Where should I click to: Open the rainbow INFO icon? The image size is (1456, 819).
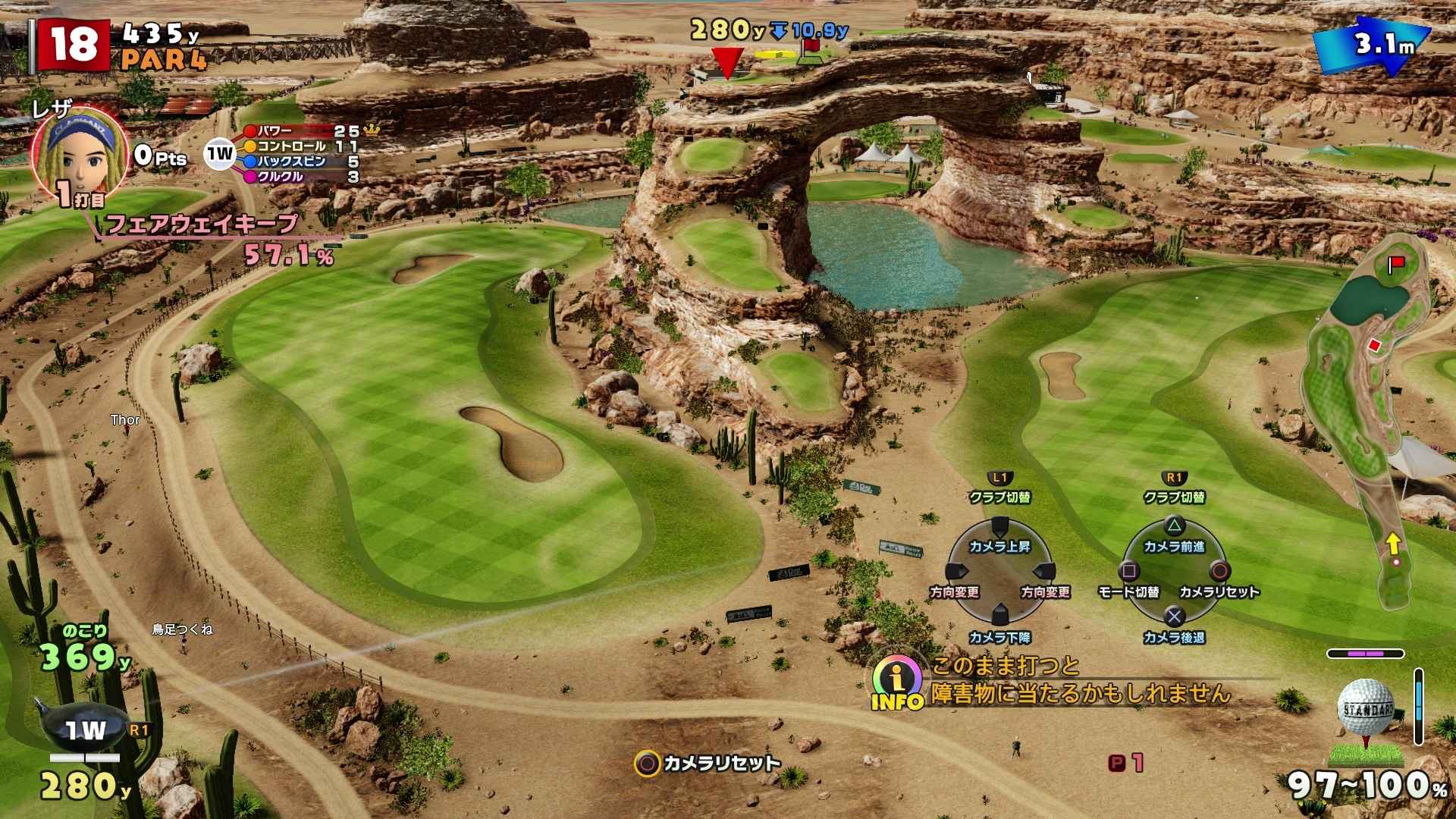pyautogui.click(x=897, y=681)
